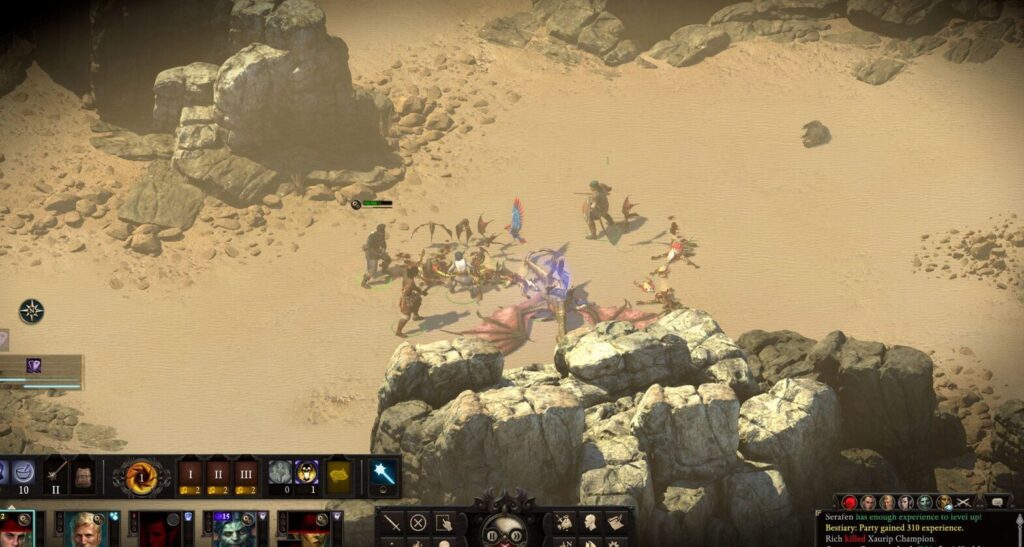Activate the orange swirl class ability

tap(141, 475)
